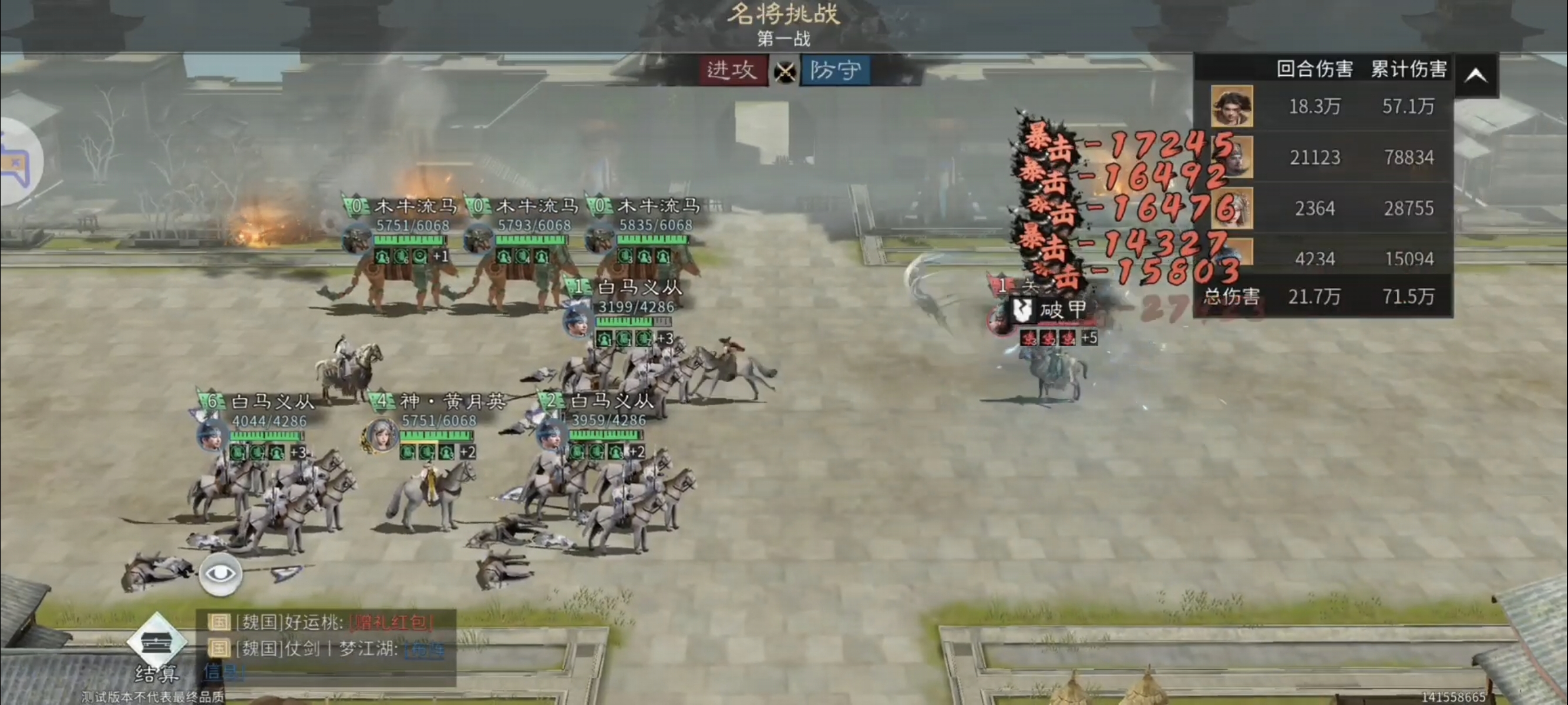Switch to the 进攻 attack tab
Screen dimensions: 1568x705
tap(733, 70)
